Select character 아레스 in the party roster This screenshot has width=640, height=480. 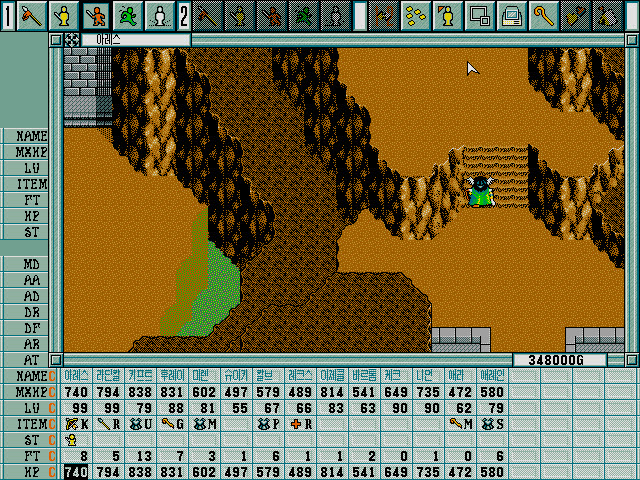click(x=77, y=375)
